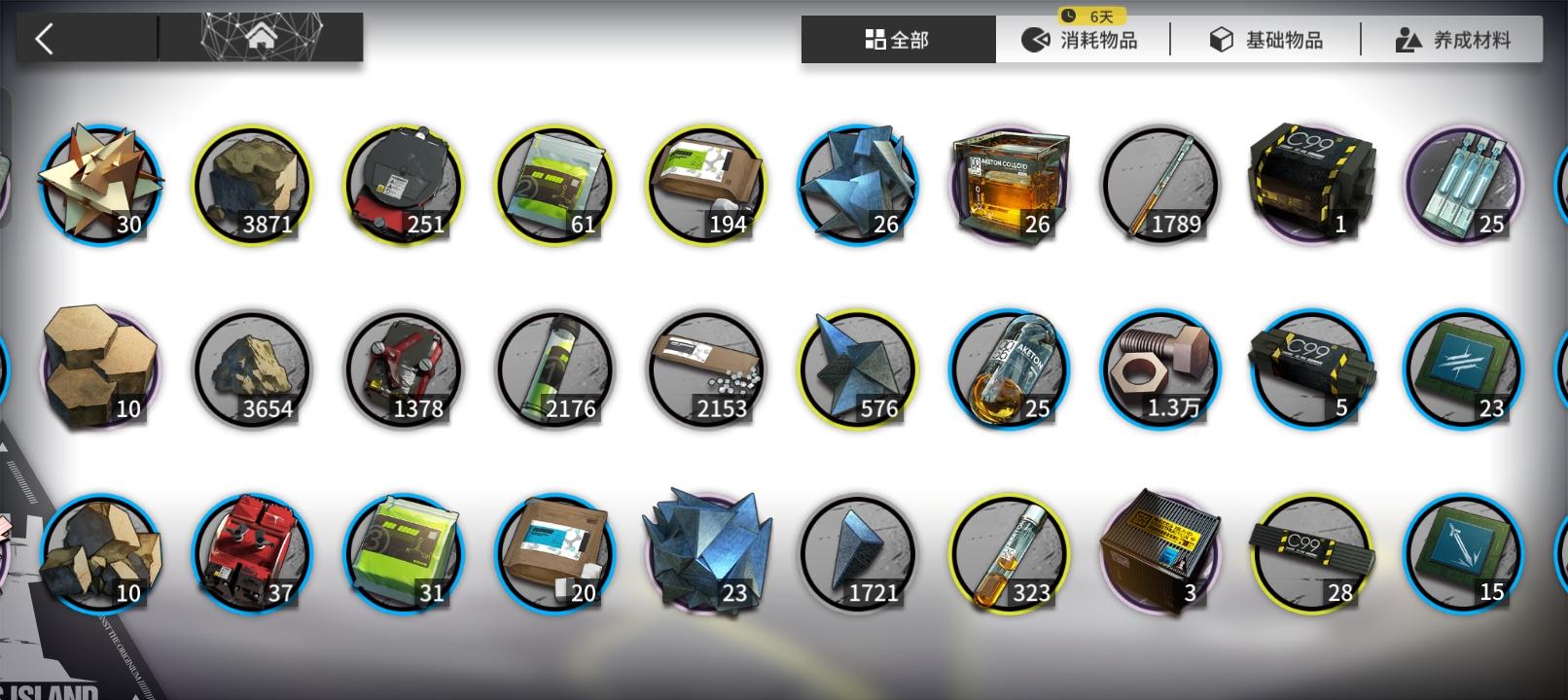
Task: Select the thermometer item showing 1789
Action: pyautogui.click(x=1160, y=185)
